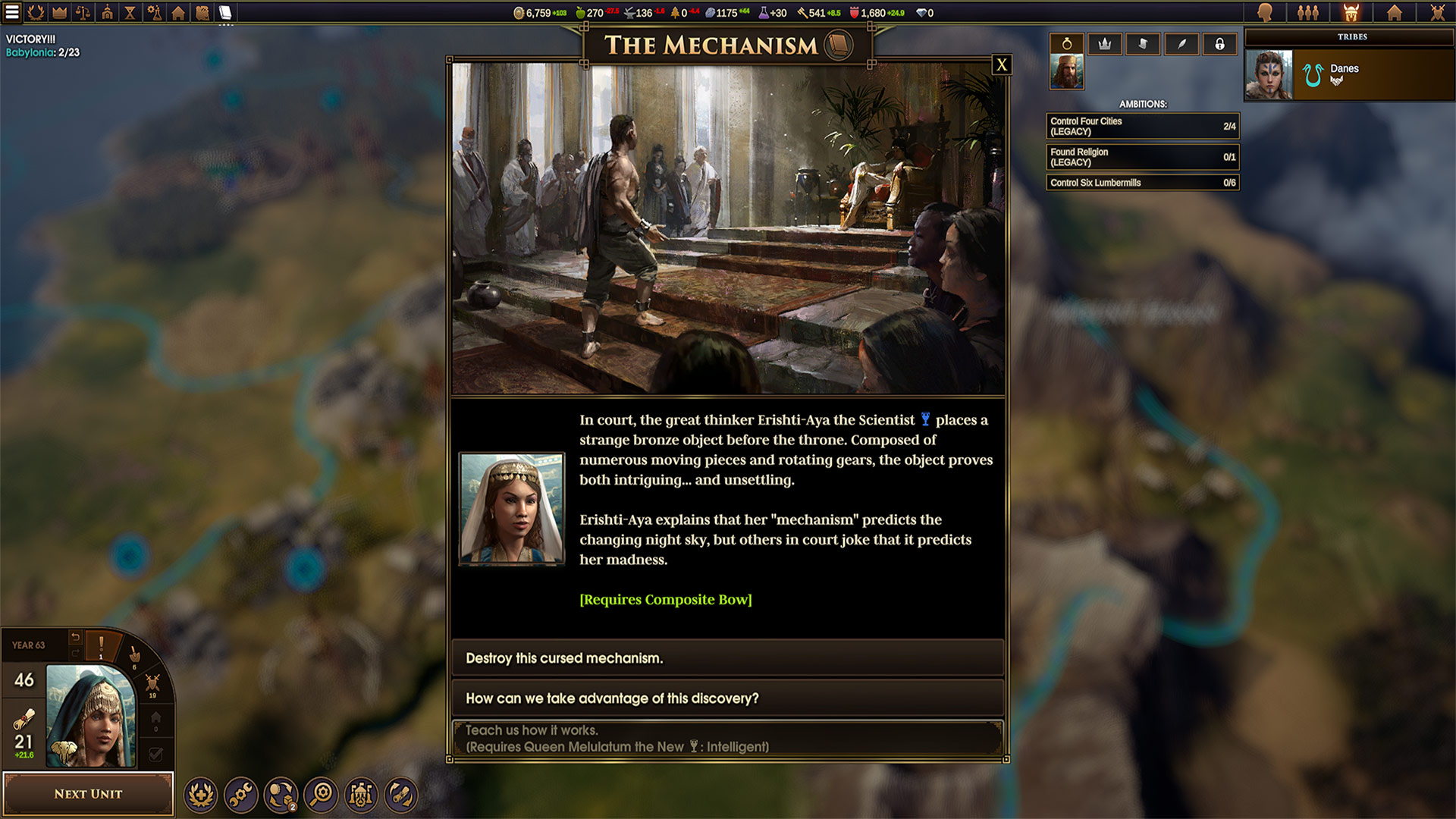The image size is (1456, 819).
Task: View the 'Found Religion' ambition entry
Action: click(1142, 157)
